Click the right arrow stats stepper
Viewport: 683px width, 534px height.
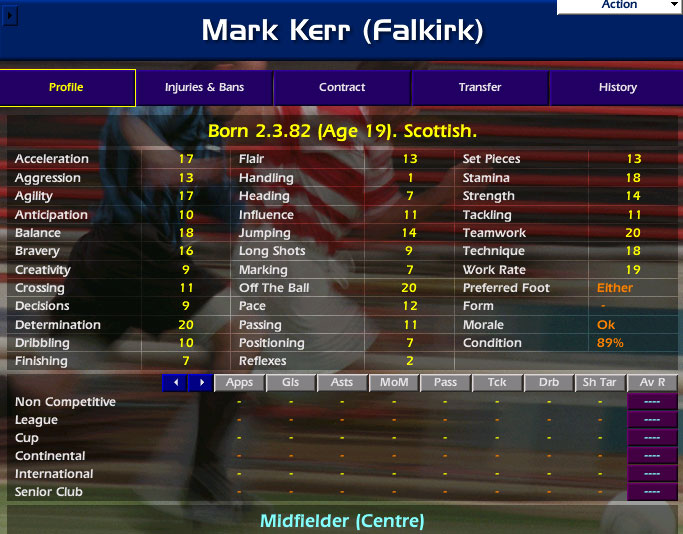(201, 382)
